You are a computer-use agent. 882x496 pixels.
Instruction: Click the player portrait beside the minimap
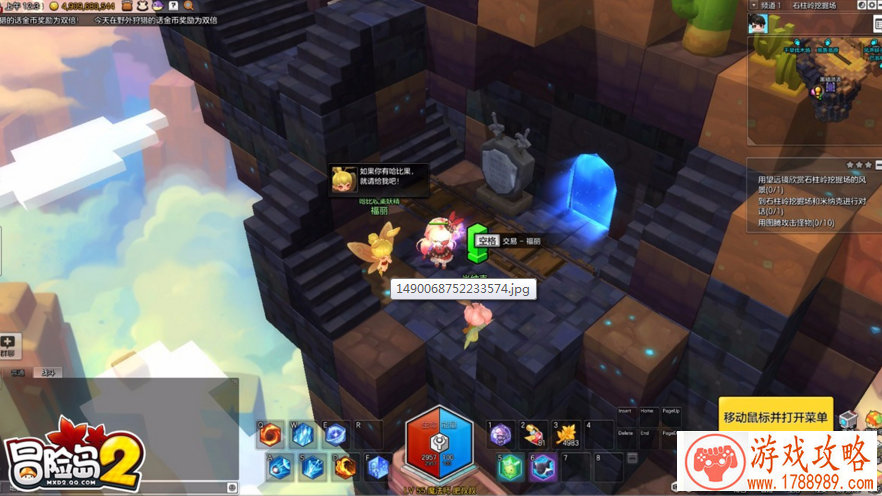[x=761, y=26]
